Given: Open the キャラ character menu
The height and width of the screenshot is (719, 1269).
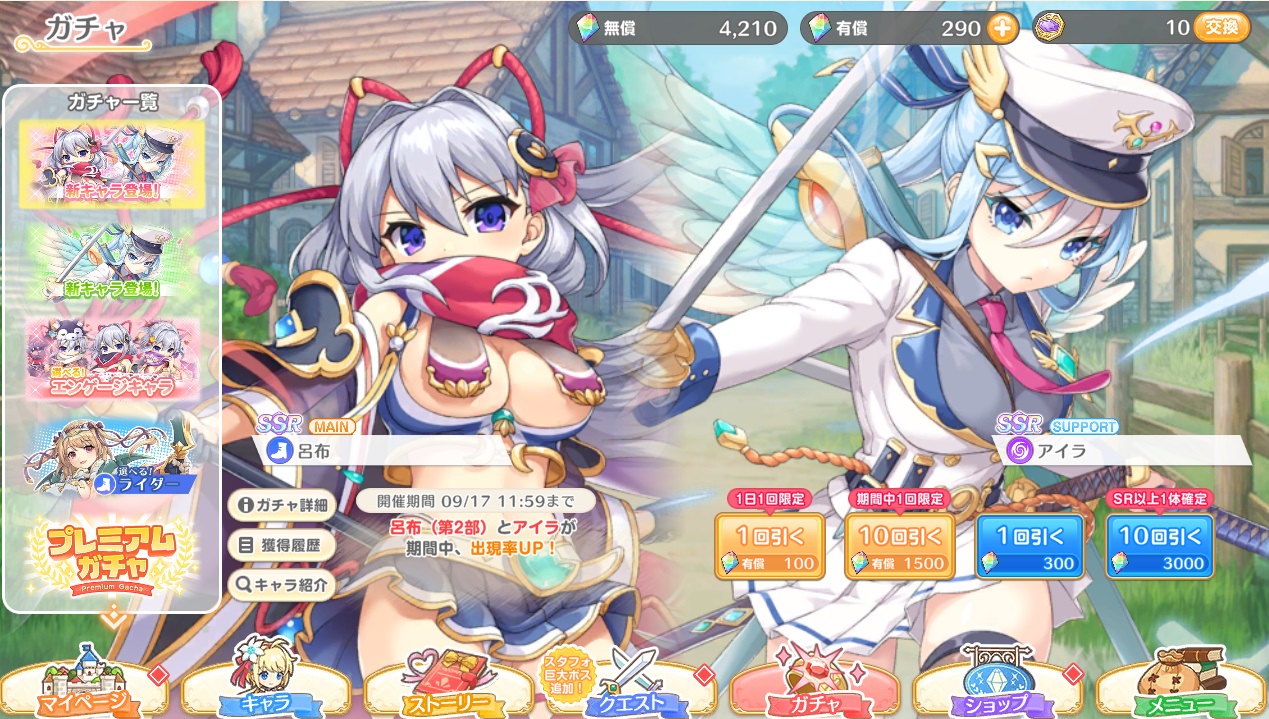Looking at the screenshot, I should (x=266, y=690).
